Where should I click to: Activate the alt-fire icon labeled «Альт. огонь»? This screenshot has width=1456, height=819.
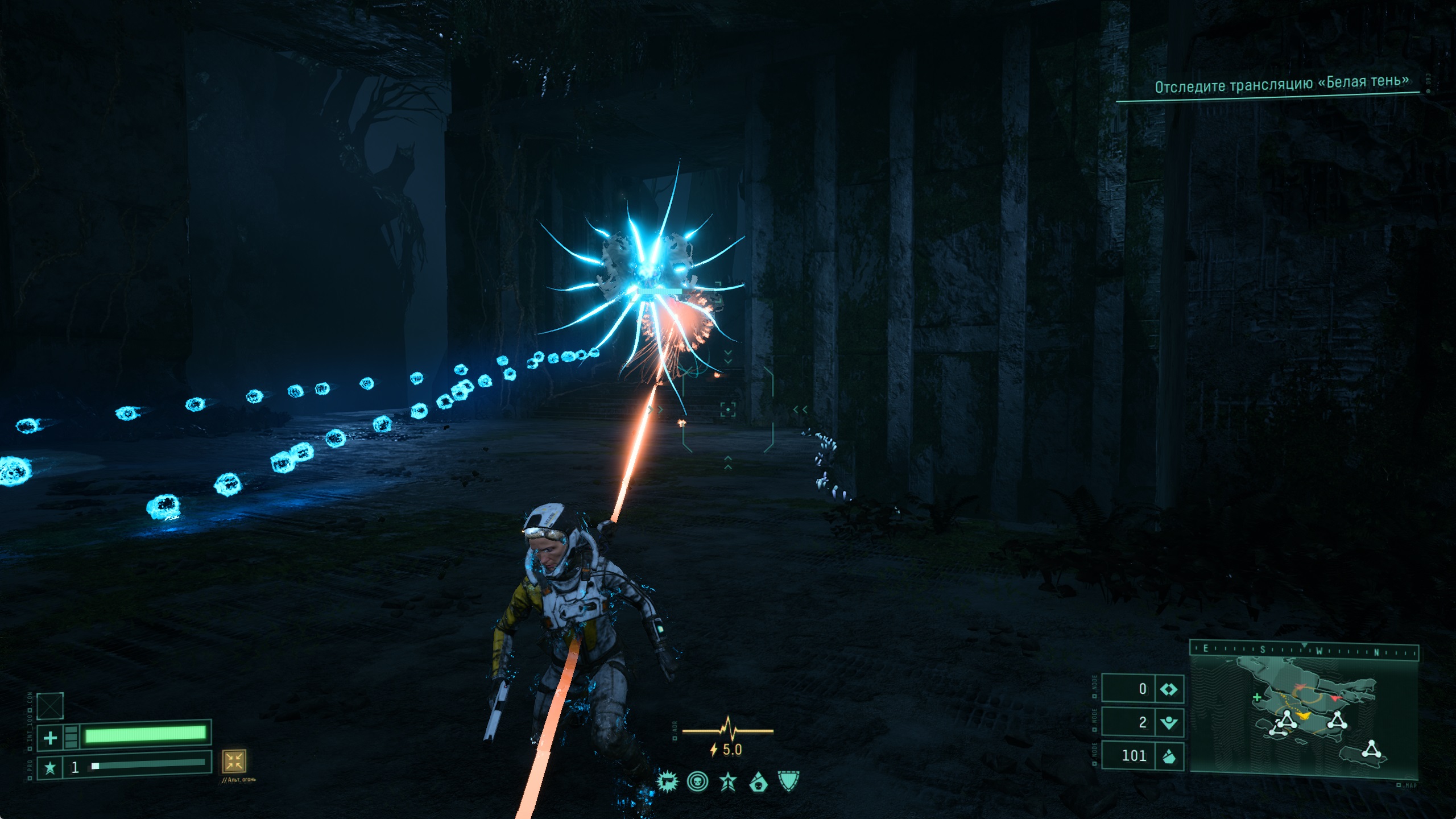pyautogui.click(x=234, y=761)
